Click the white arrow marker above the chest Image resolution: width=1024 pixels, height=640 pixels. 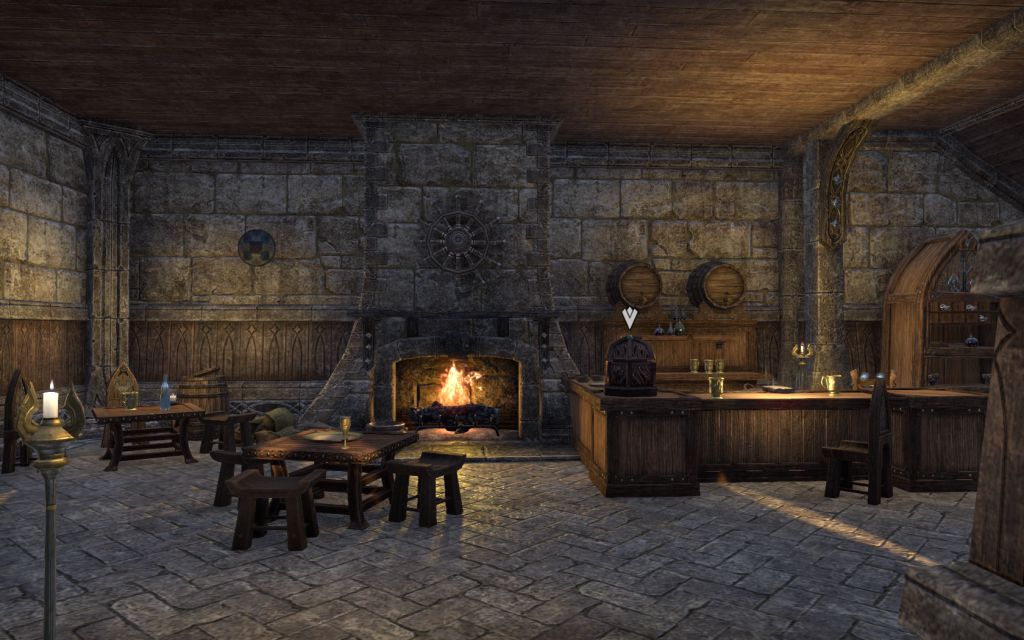click(x=629, y=317)
